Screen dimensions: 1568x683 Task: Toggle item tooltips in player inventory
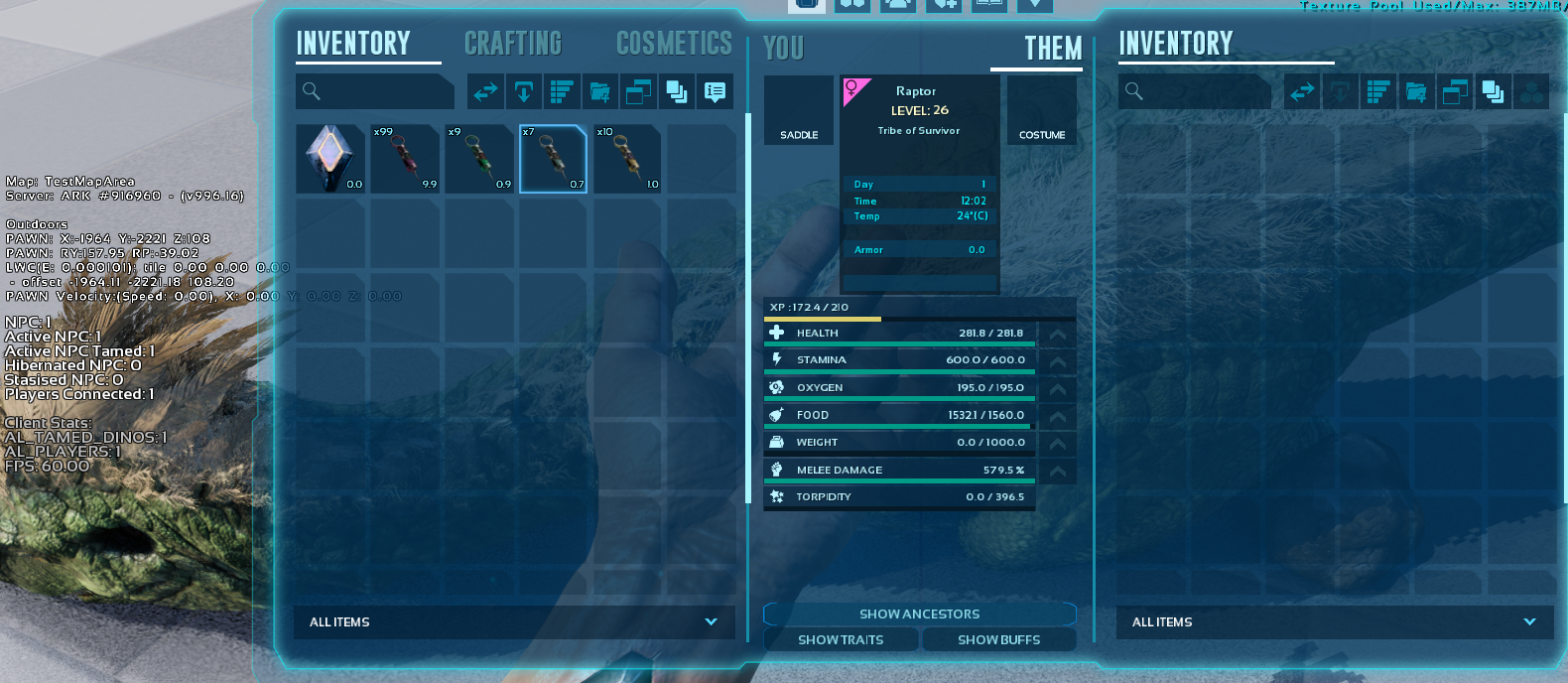pyautogui.click(x=715, y=92)
